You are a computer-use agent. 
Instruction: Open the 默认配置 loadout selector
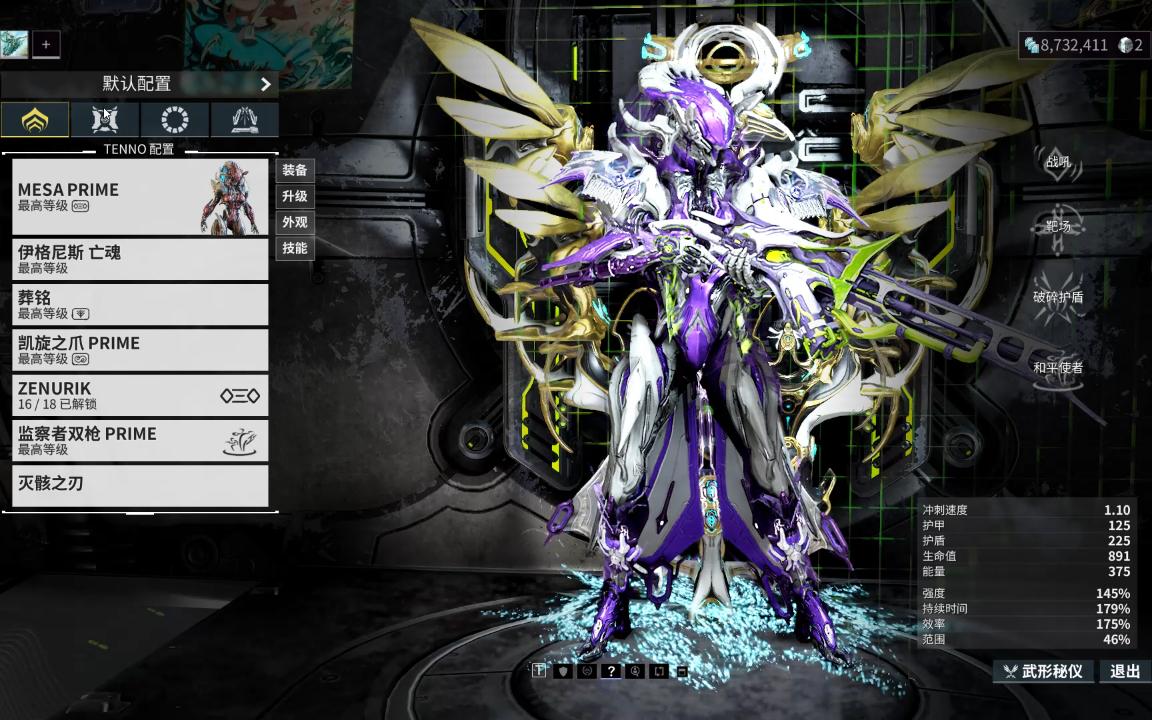pyautogui.click(x=139, y=84)
